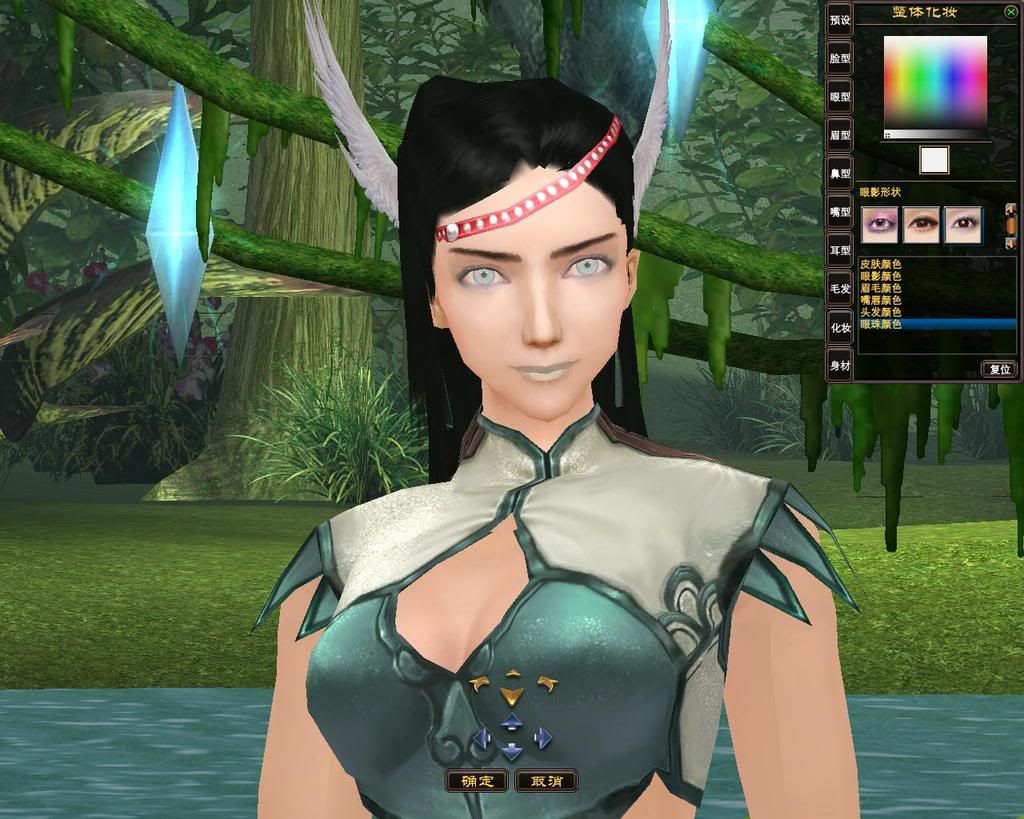1024x819 pixels.
Task: Click the large gold down arrow control
Action: [x=511, y=696]
